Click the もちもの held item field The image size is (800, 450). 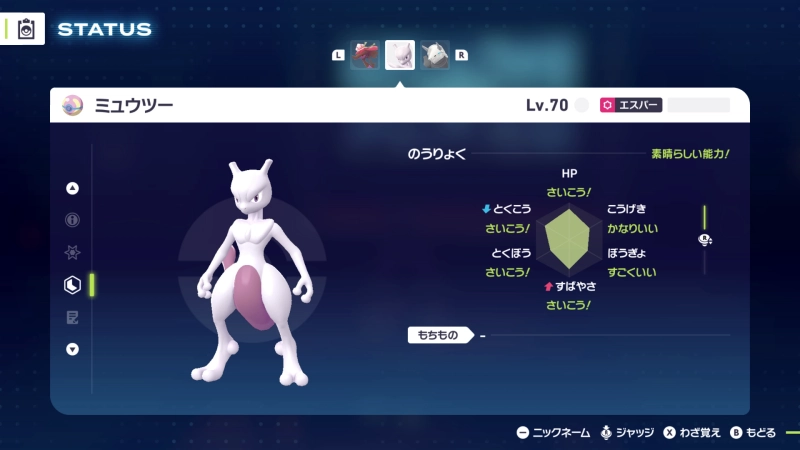[x=440, y=335]
